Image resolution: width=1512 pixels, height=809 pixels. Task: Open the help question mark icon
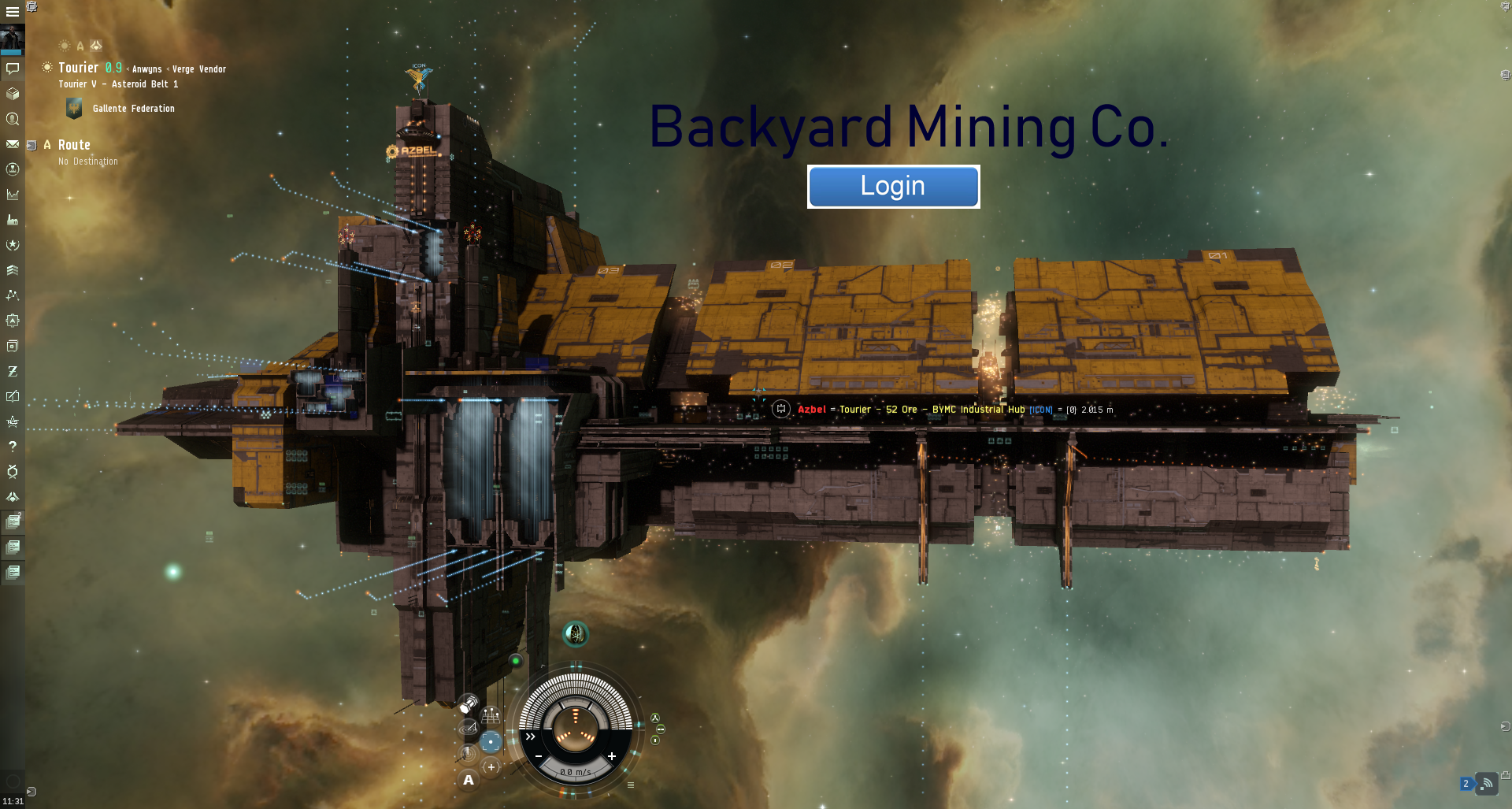13,447
